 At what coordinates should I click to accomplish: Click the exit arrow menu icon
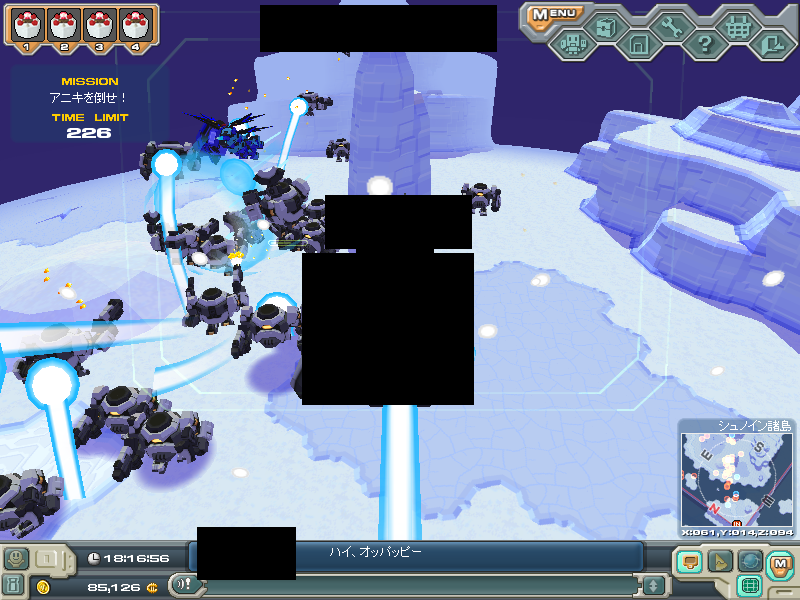pyautogui.click(x=771, y=45)
